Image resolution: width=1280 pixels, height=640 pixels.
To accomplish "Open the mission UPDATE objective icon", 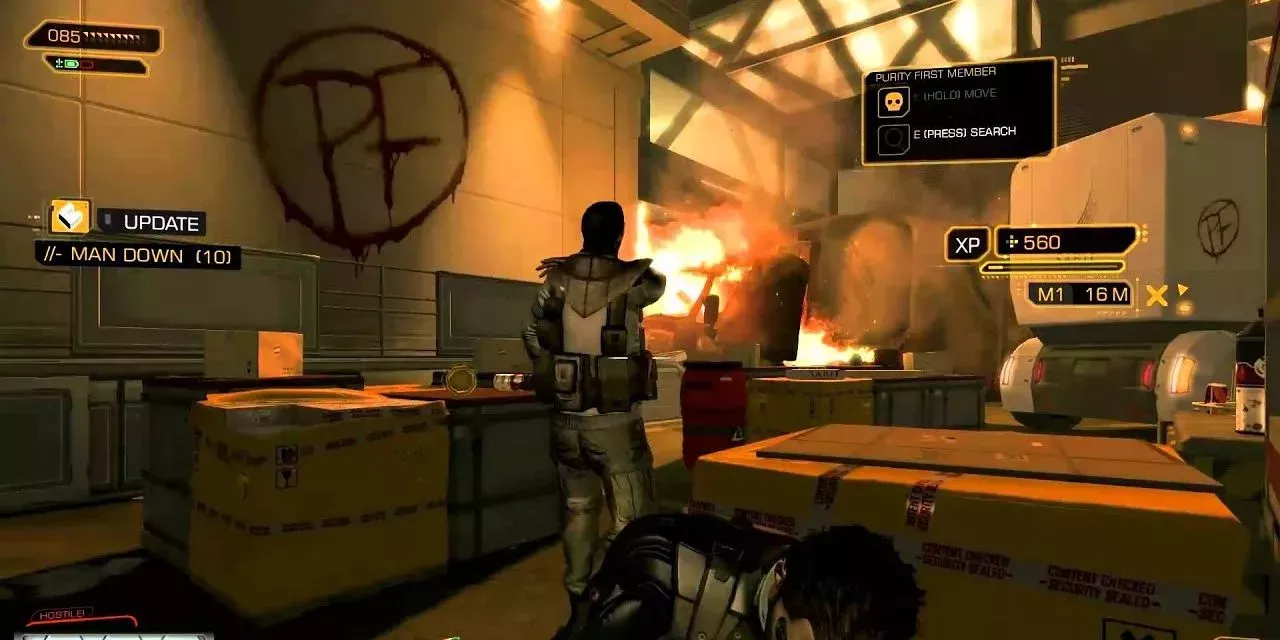I will [70, 217].
